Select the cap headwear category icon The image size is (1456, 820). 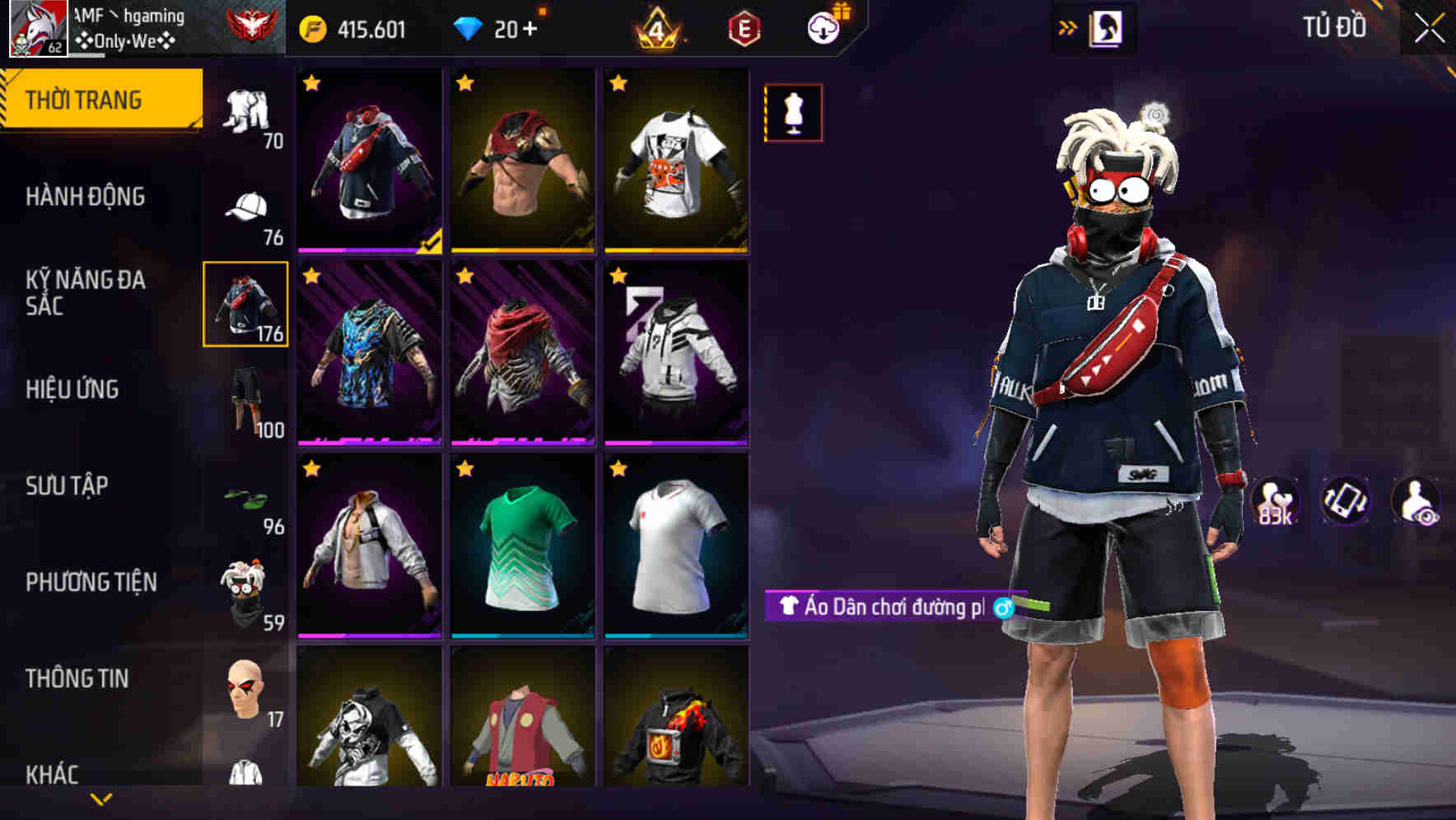(x=245, y=207)
